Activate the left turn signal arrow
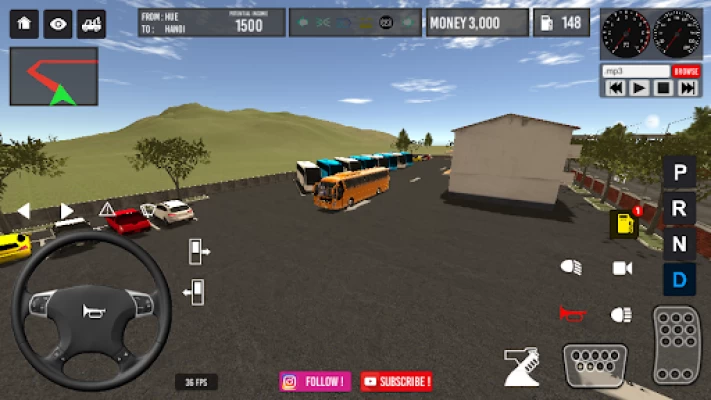 pos(24,210)
